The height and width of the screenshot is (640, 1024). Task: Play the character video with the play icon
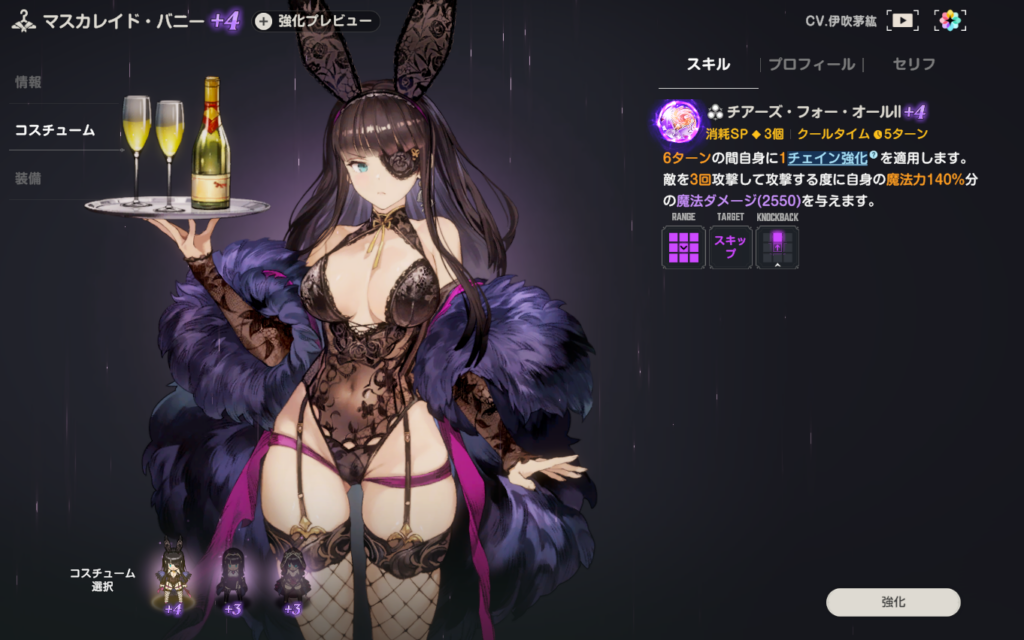903,20
